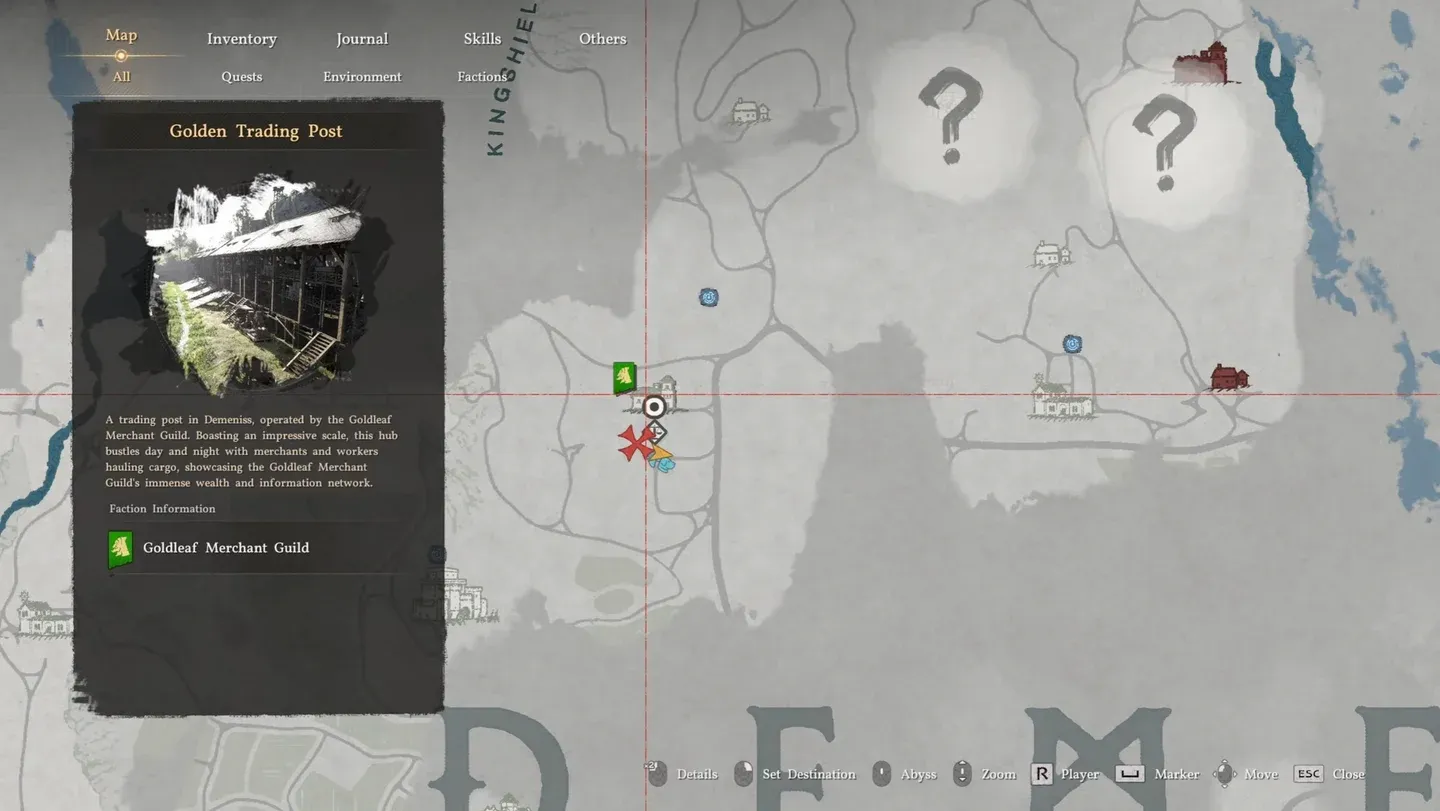Go to the Skills tab
This screenshot has width=1440, height=811.
482,39
